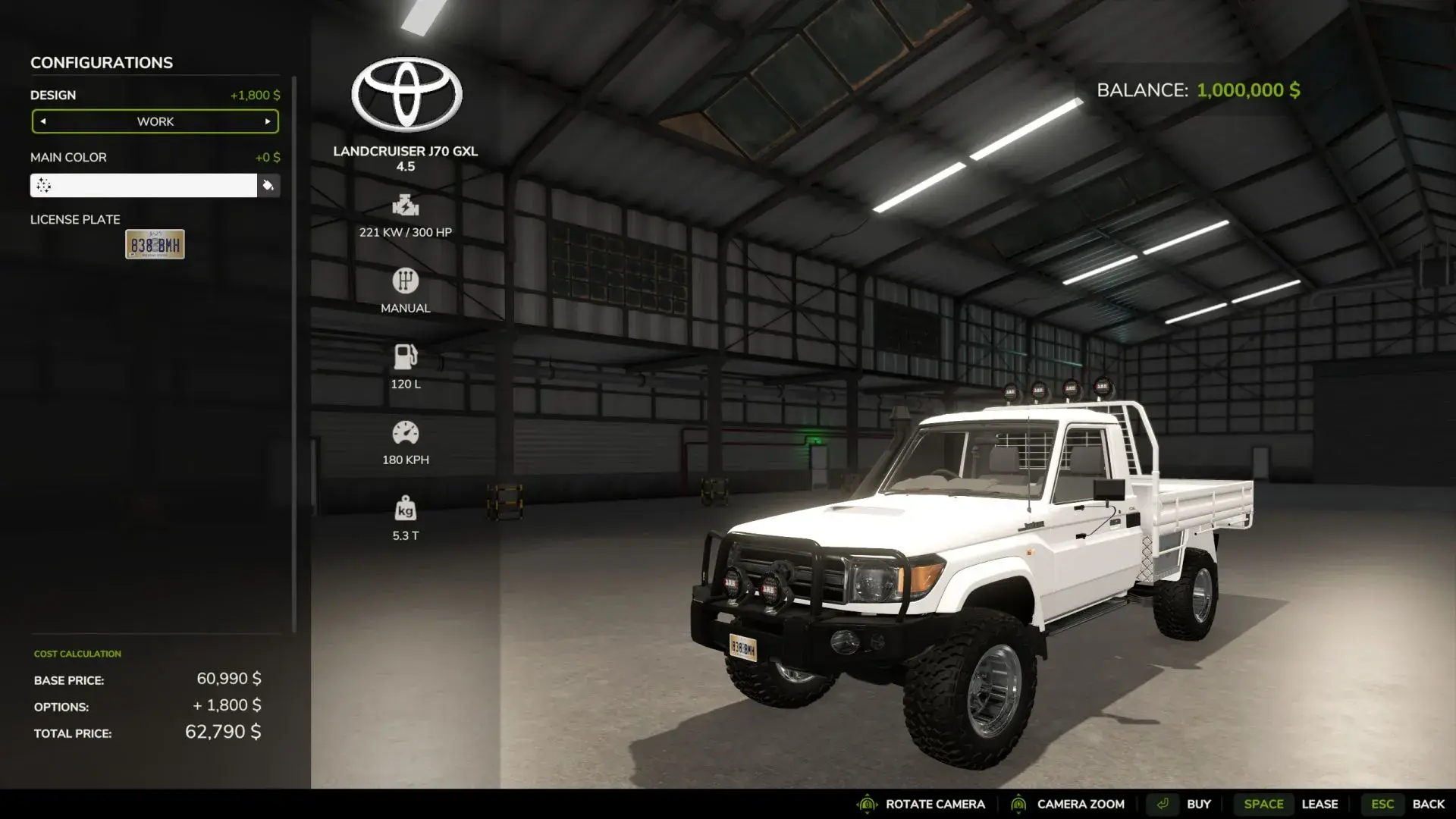Select the previous design option arrow
This screenshot has height=819, width=1456.
point(43,121)
